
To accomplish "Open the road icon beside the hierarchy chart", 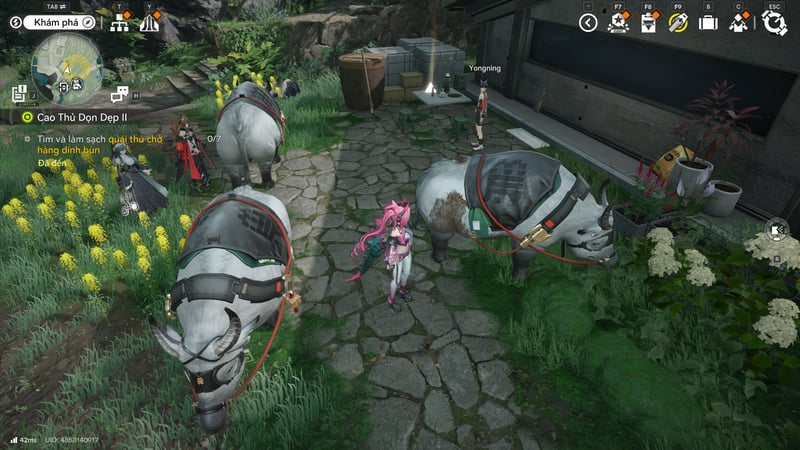I will 149,22.
